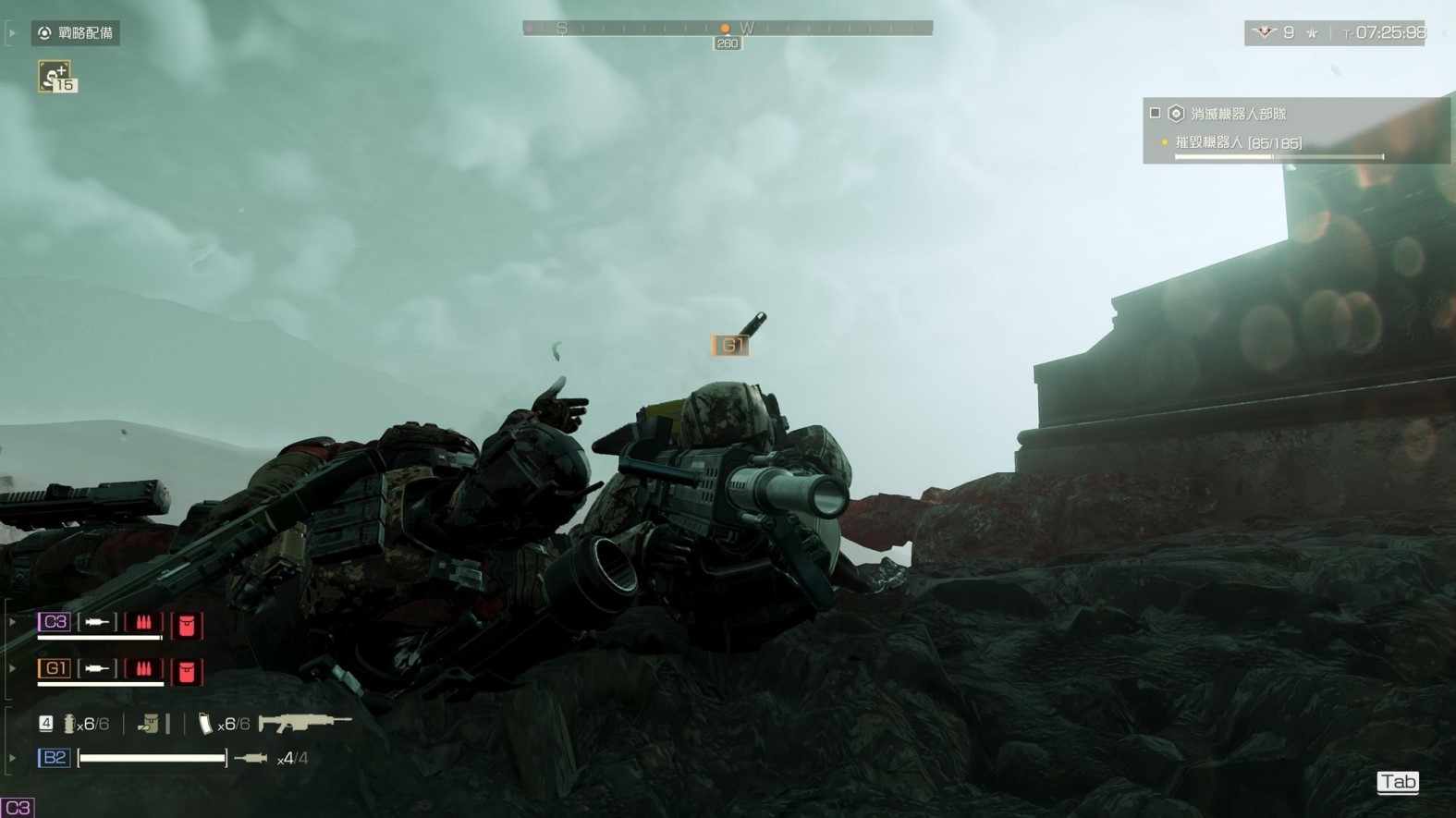
Task: Click the backpack icon in loadout bar
Action: coord(148,724)
